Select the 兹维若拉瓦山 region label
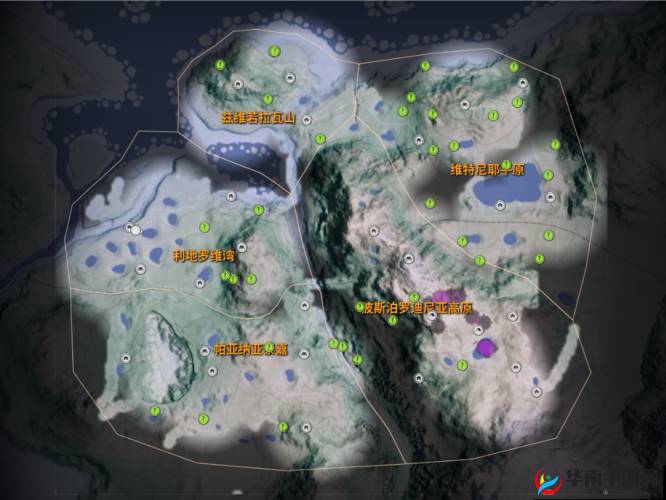 tap(259, 117)
